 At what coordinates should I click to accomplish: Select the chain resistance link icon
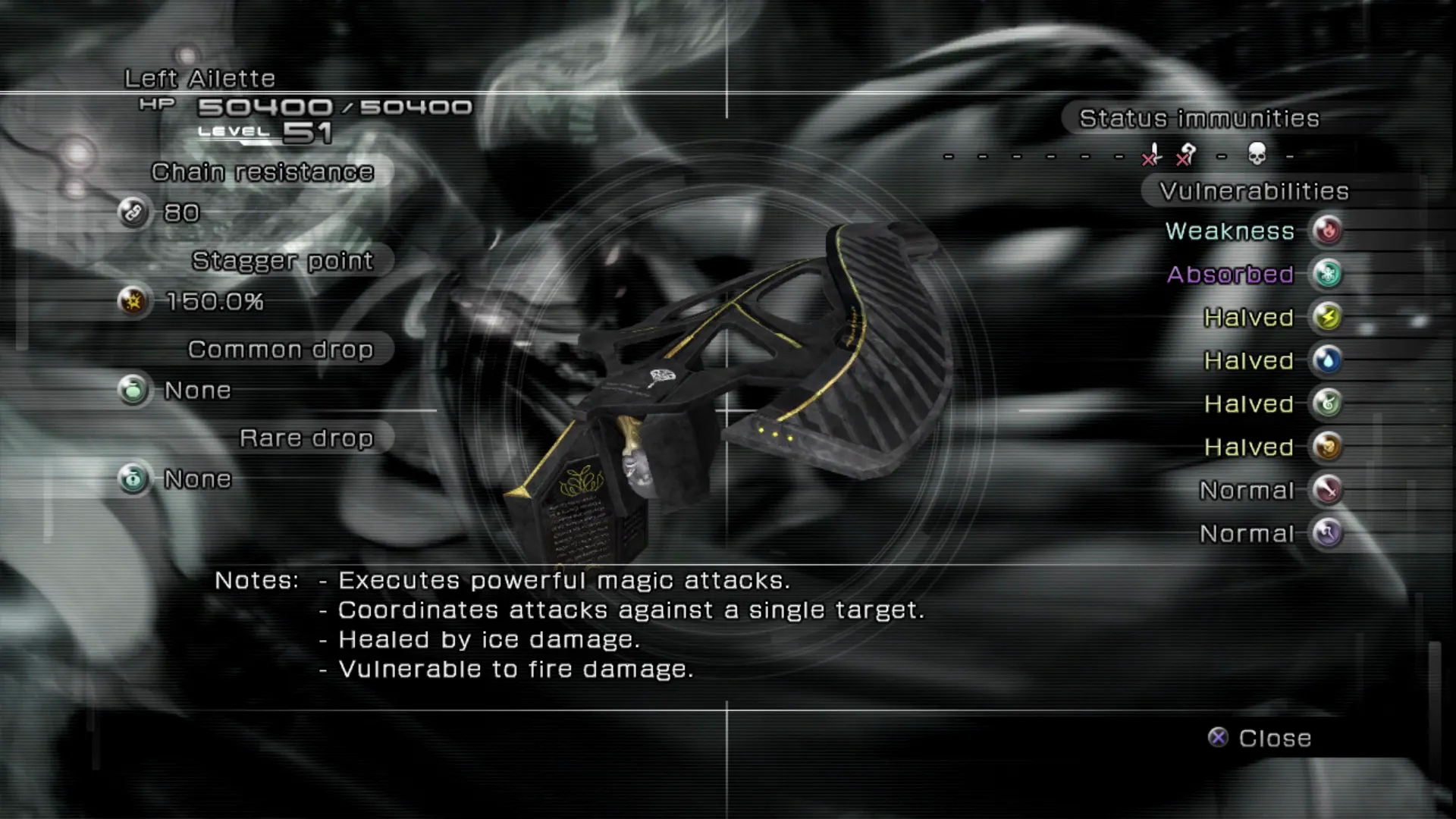133,212
